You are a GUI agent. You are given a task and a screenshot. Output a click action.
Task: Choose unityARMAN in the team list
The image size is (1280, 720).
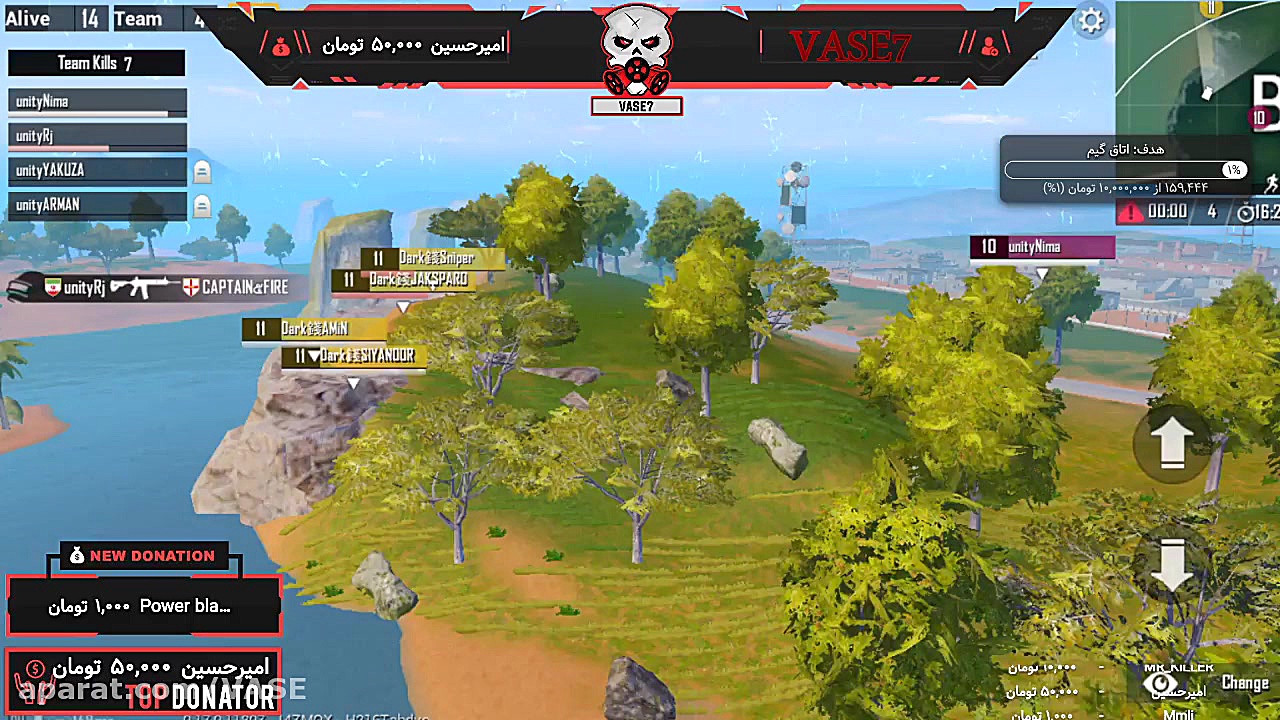click(97, 205)
